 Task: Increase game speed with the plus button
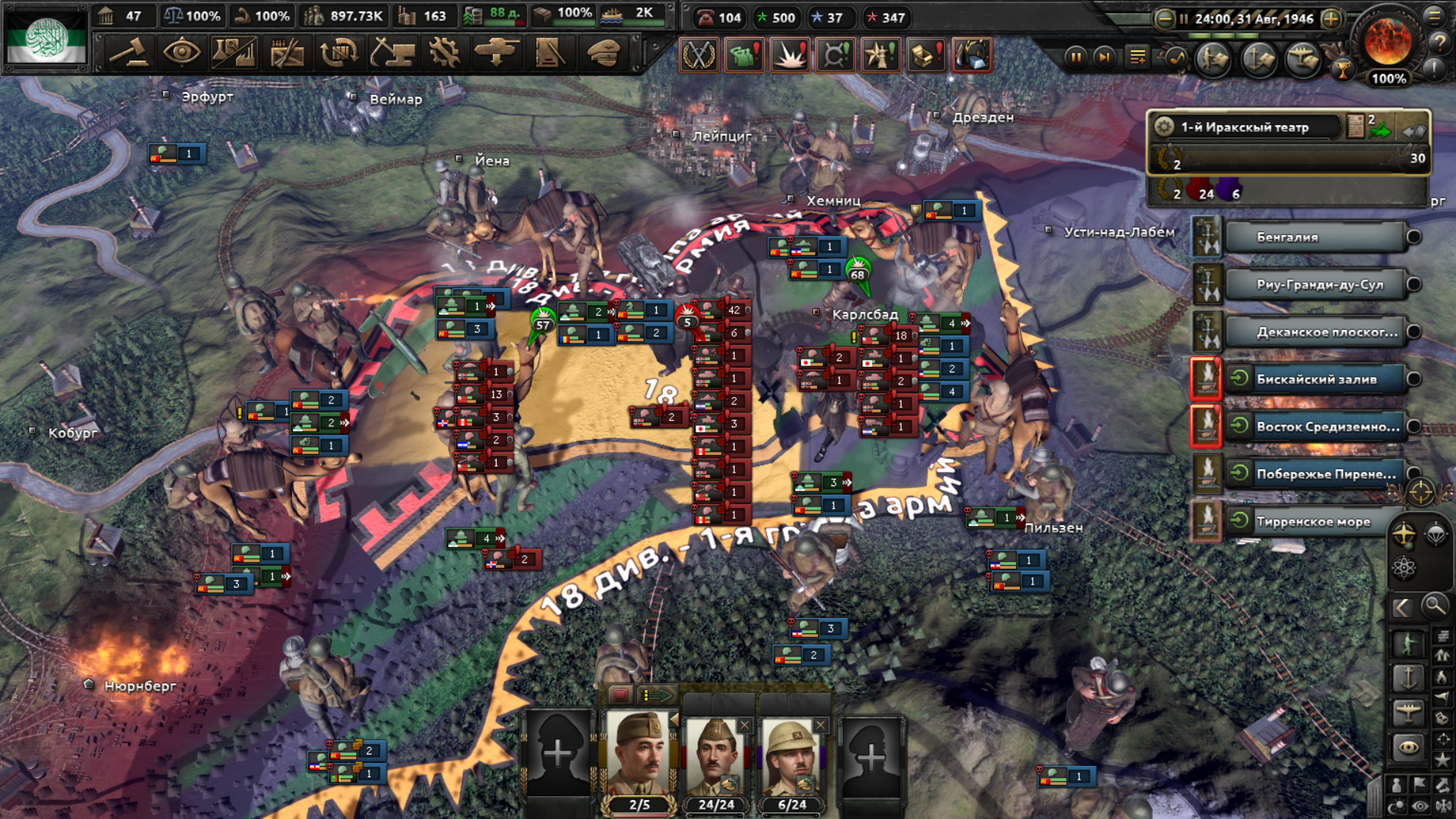coord(1332,19)
